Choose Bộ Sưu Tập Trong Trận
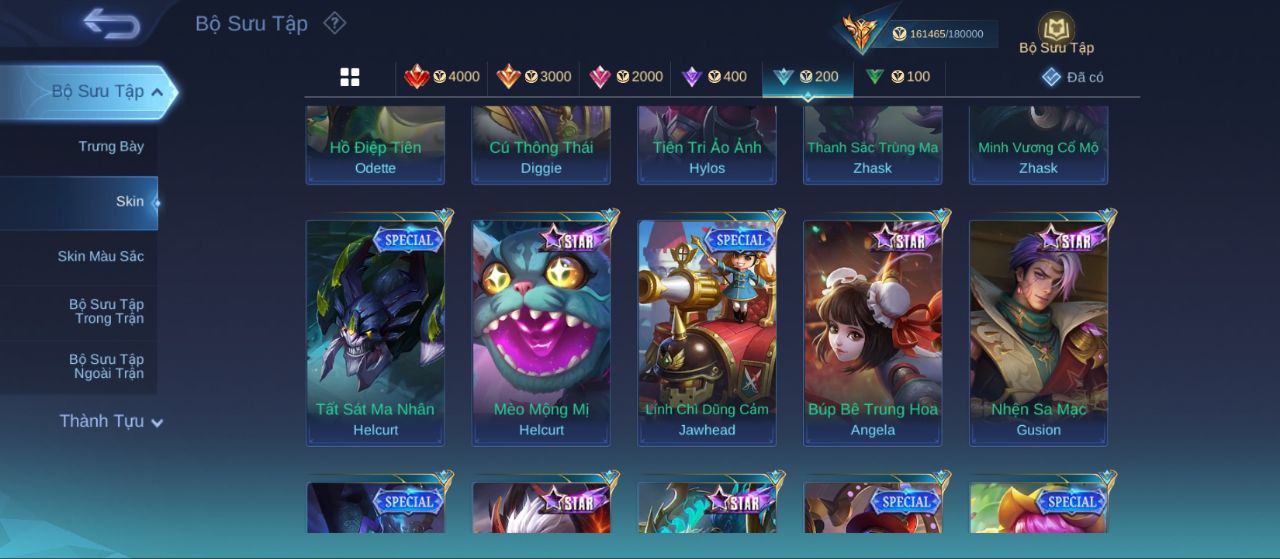The image size is (1280, 559). [x=106, y=312]
